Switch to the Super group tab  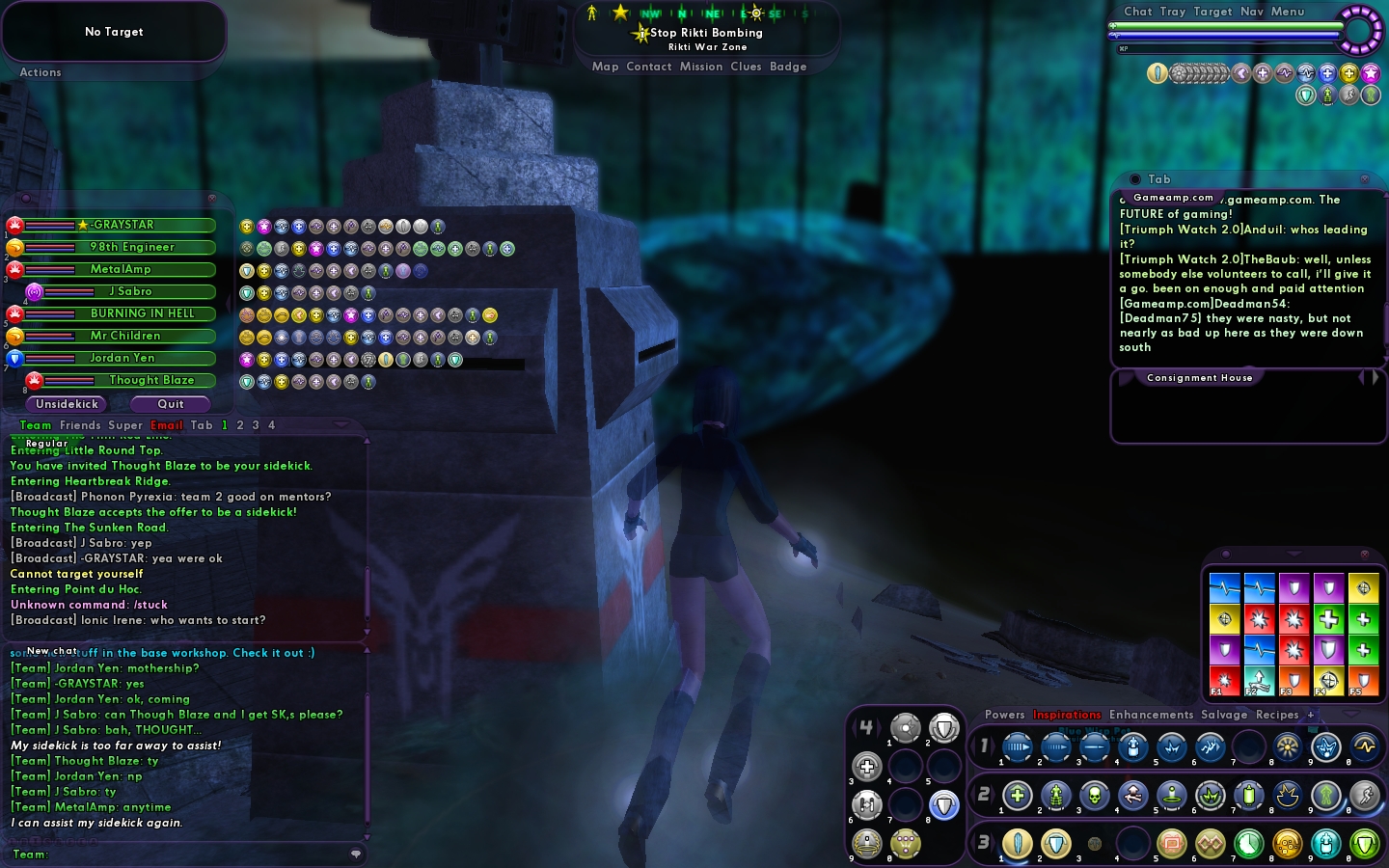[125, 425]
